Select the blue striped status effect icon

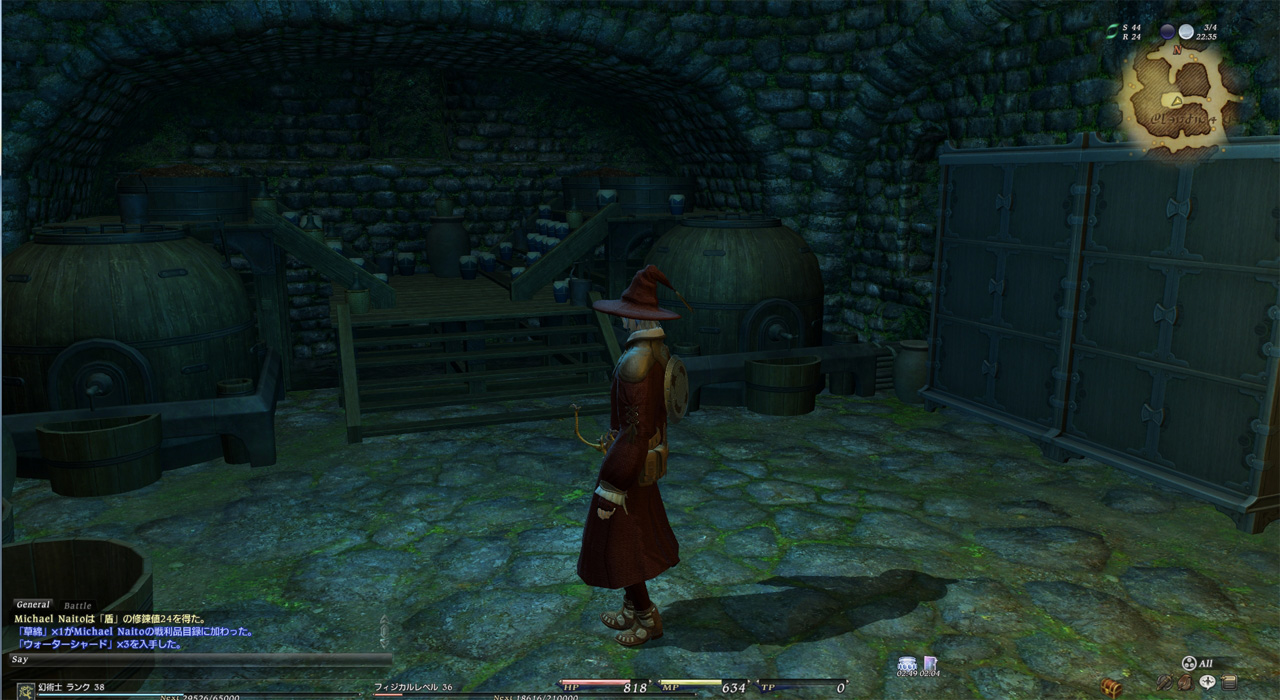pos(908,663)
